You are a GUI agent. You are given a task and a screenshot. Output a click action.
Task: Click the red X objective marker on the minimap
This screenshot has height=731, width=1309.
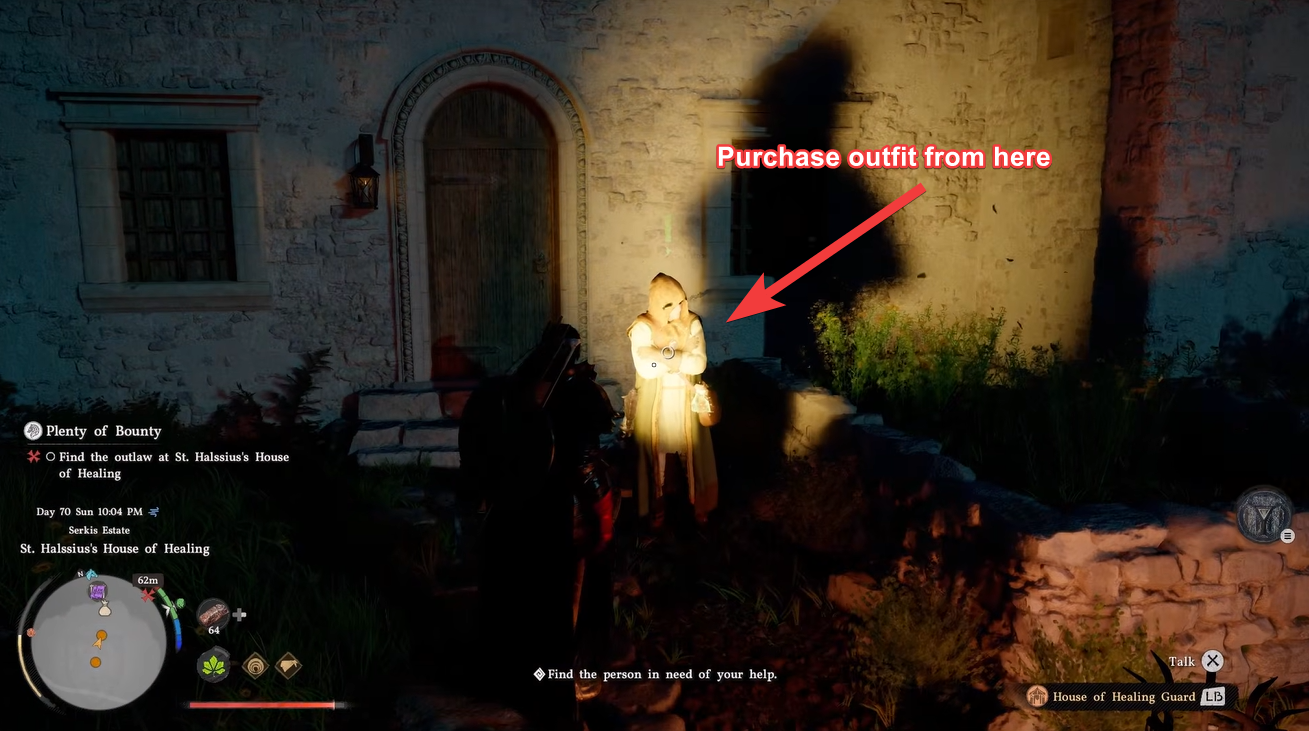148,594
